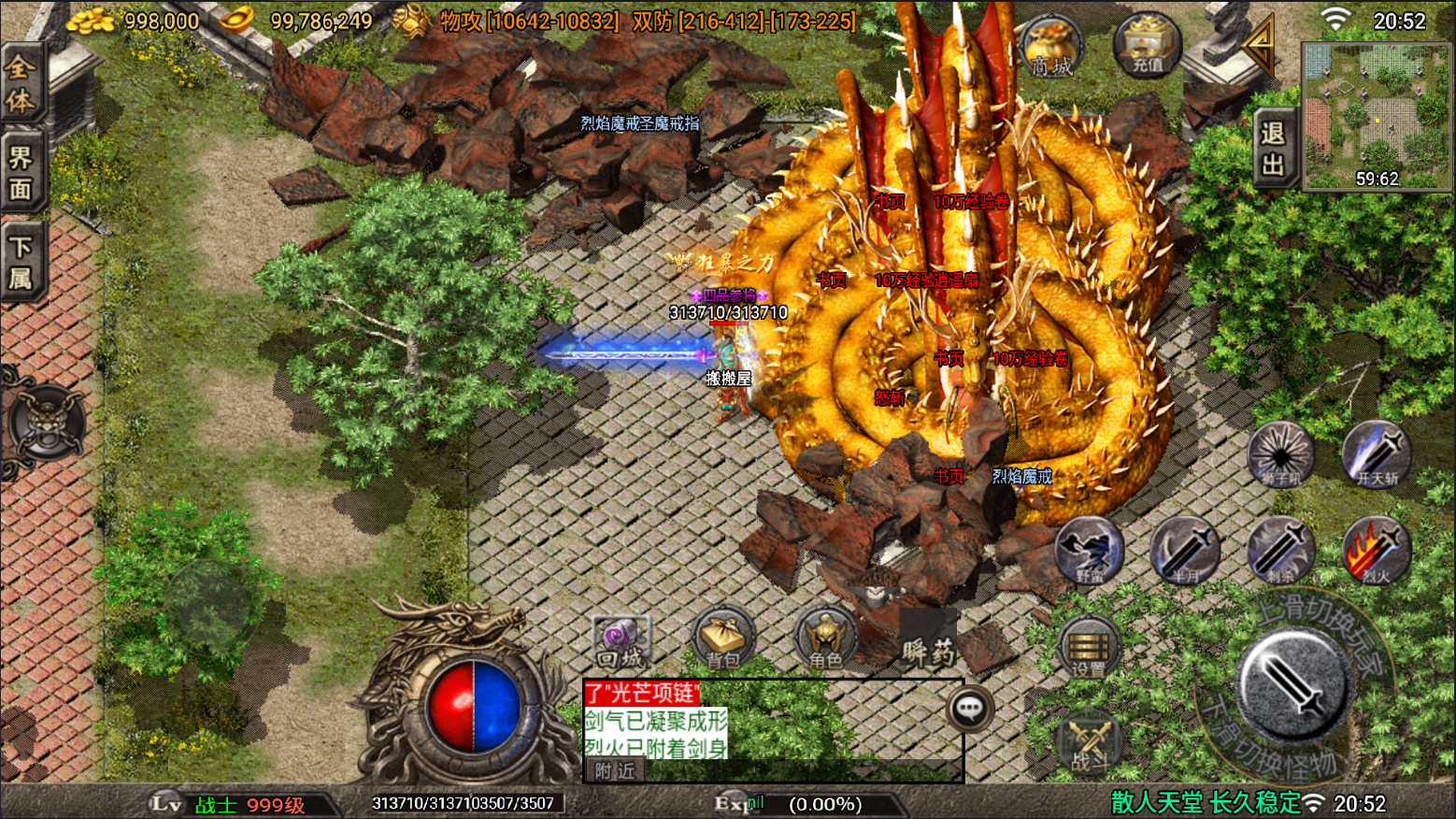Switch to the 附近 nearby chat channel
Image resolution: width=1456 pixels, height=819 pixels.
pyautogui.click(x=615, y=770)
